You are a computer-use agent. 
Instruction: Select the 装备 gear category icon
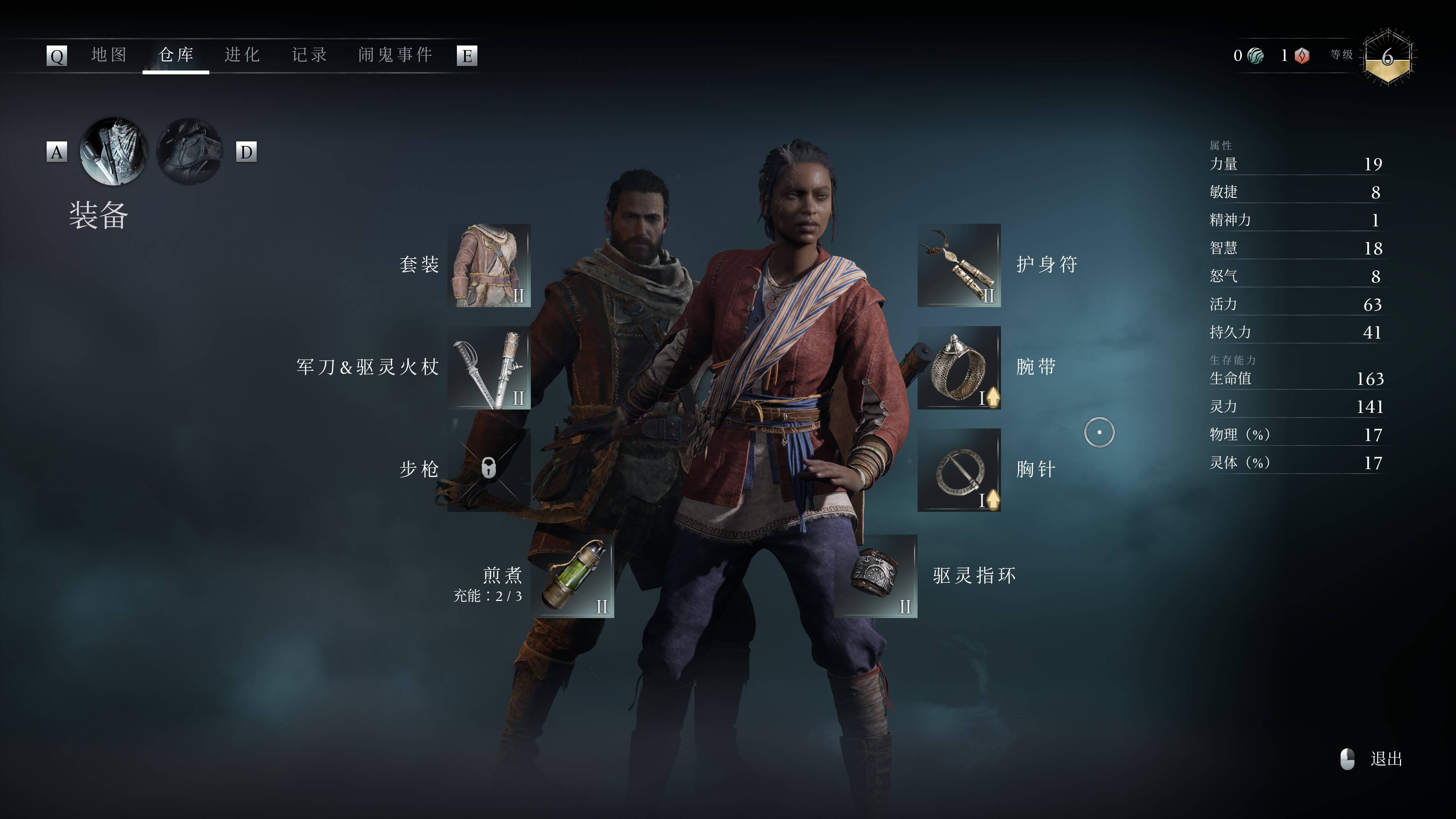tap(114, 152)
